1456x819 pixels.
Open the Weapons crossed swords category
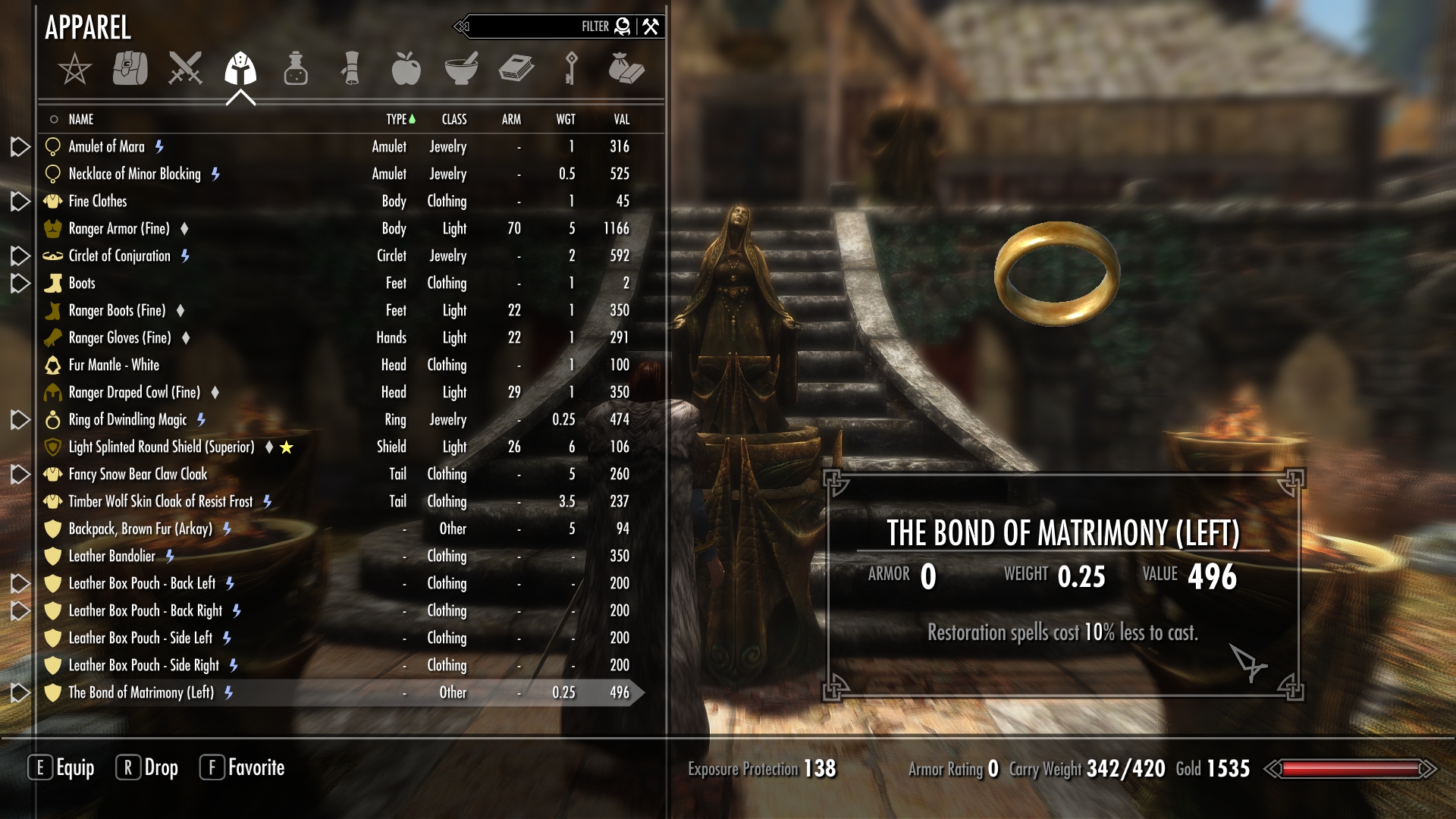(185, 69)
